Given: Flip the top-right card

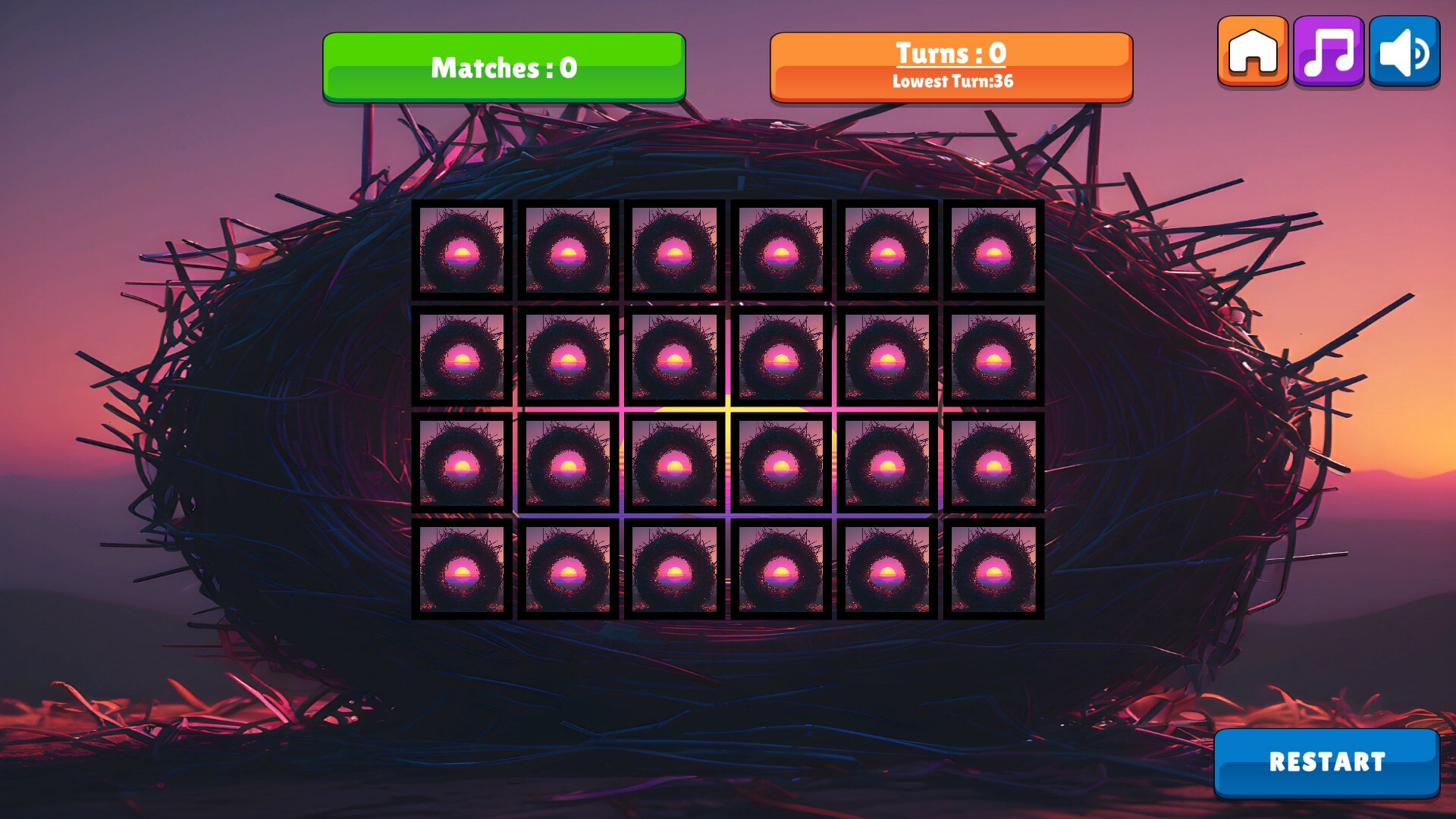Looking at the screenshot, I should click(x=993, y=251).
